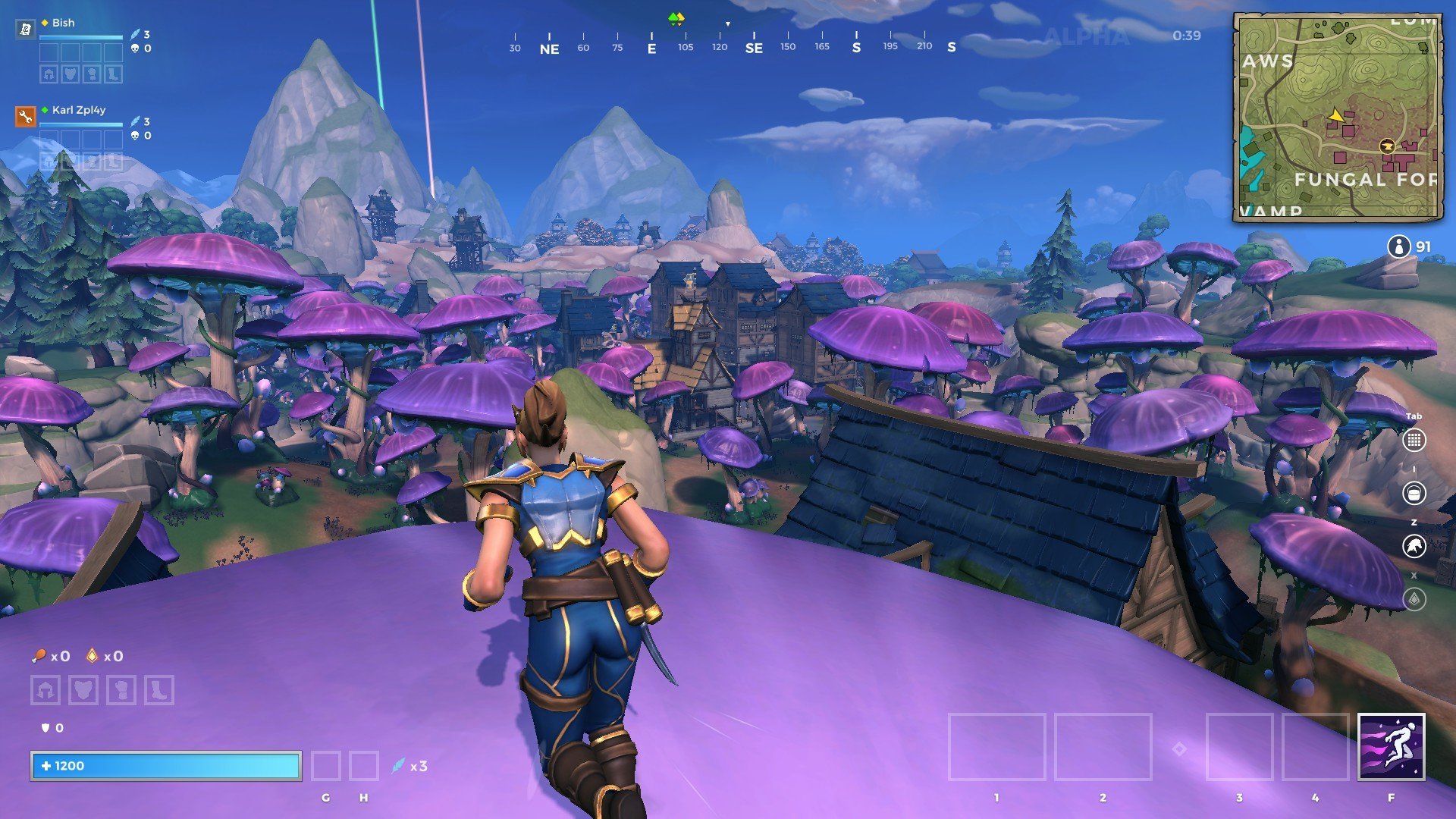Open the grid inventory icon
The image size is (1456, 819).
point(1414,440)
